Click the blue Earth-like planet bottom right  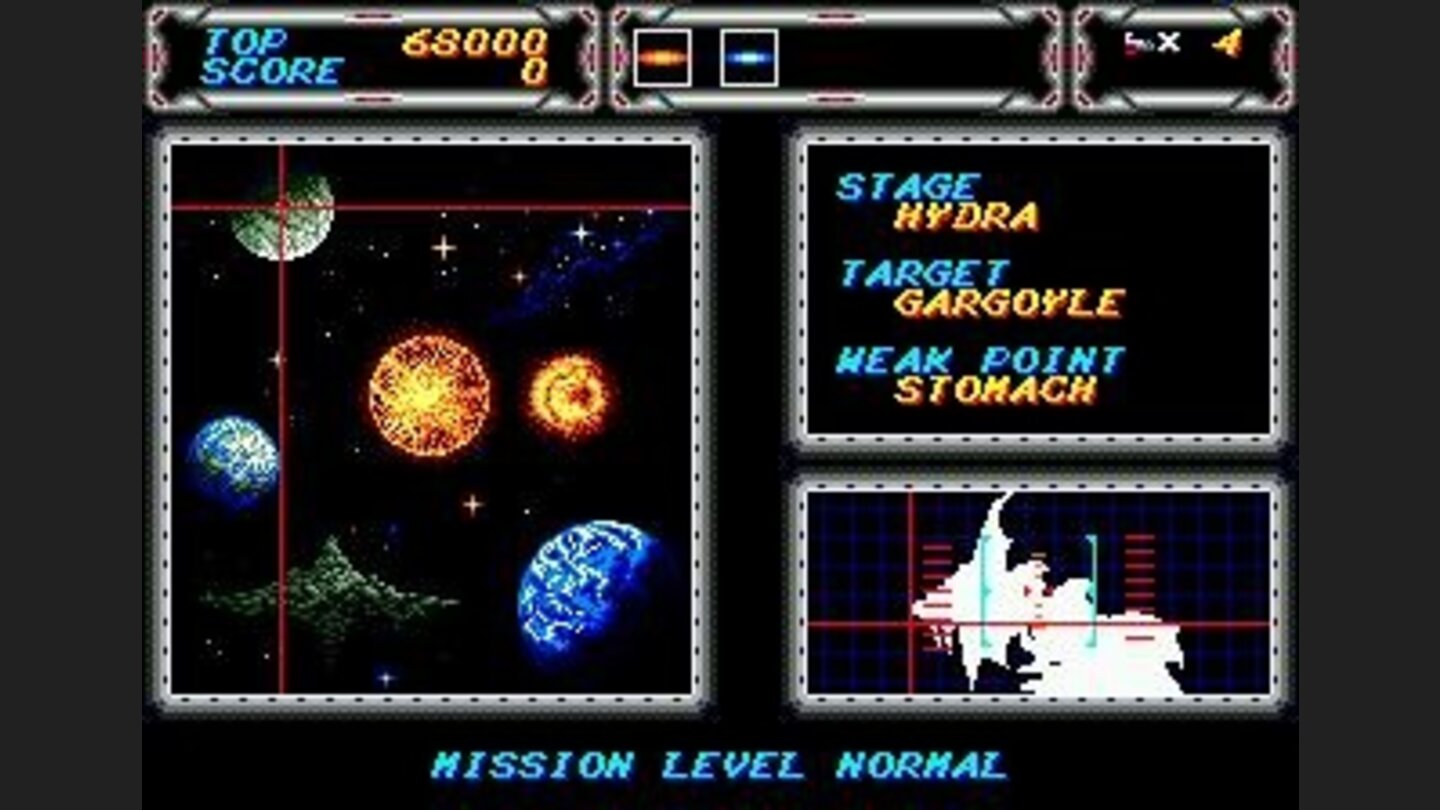(x=580, y=591)
